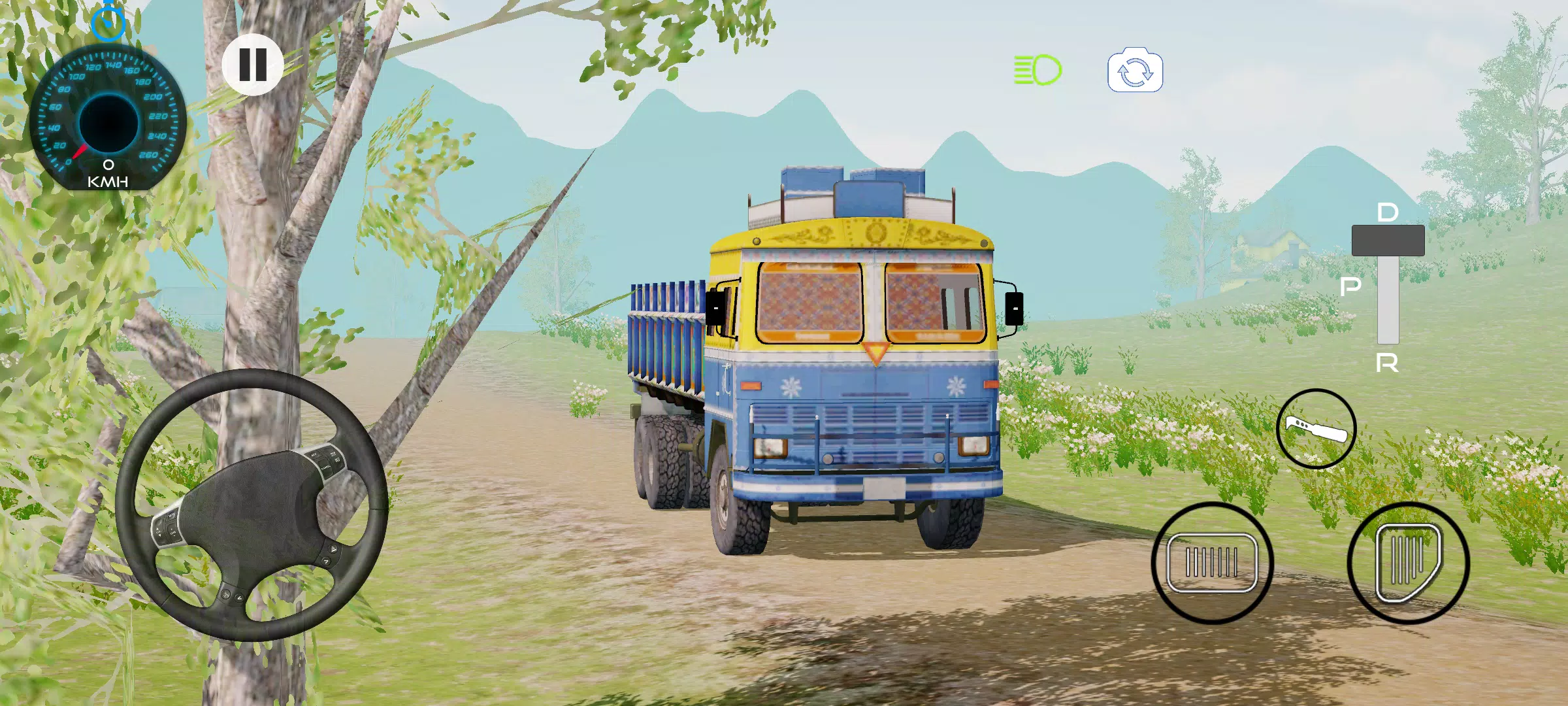Screen dimensions: 1568x706
Task: Tap the gear shifter knob
Action: pyautogui.click(x=1388, y=241)
